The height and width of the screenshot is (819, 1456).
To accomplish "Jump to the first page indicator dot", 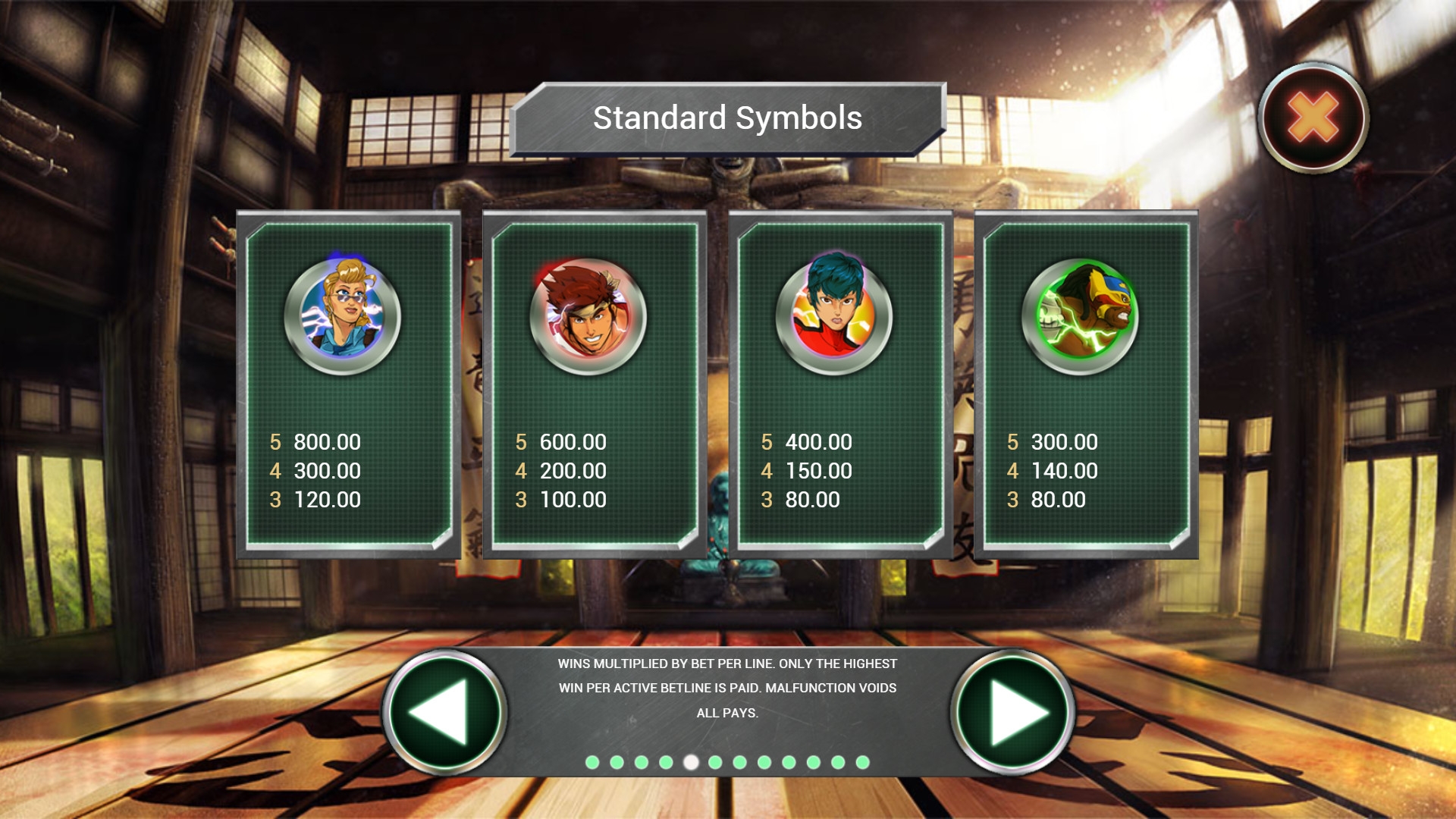I will click(592, 762).
